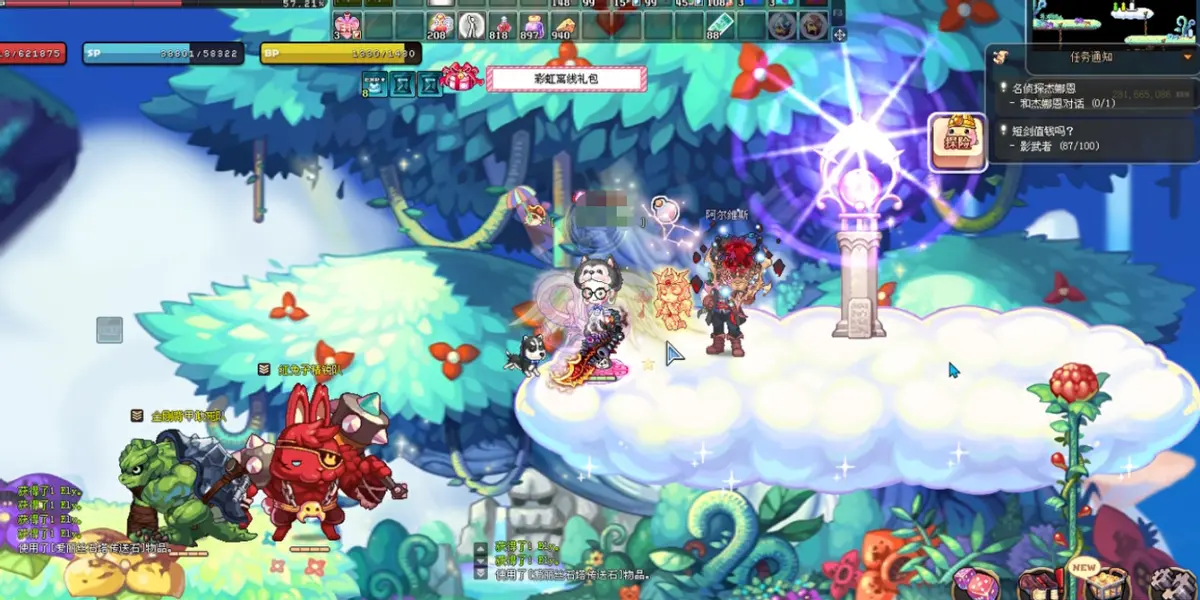Click the ribbon gift box icon
Image resolution: width=1200 pixels, height=600 pixels.
461,77
